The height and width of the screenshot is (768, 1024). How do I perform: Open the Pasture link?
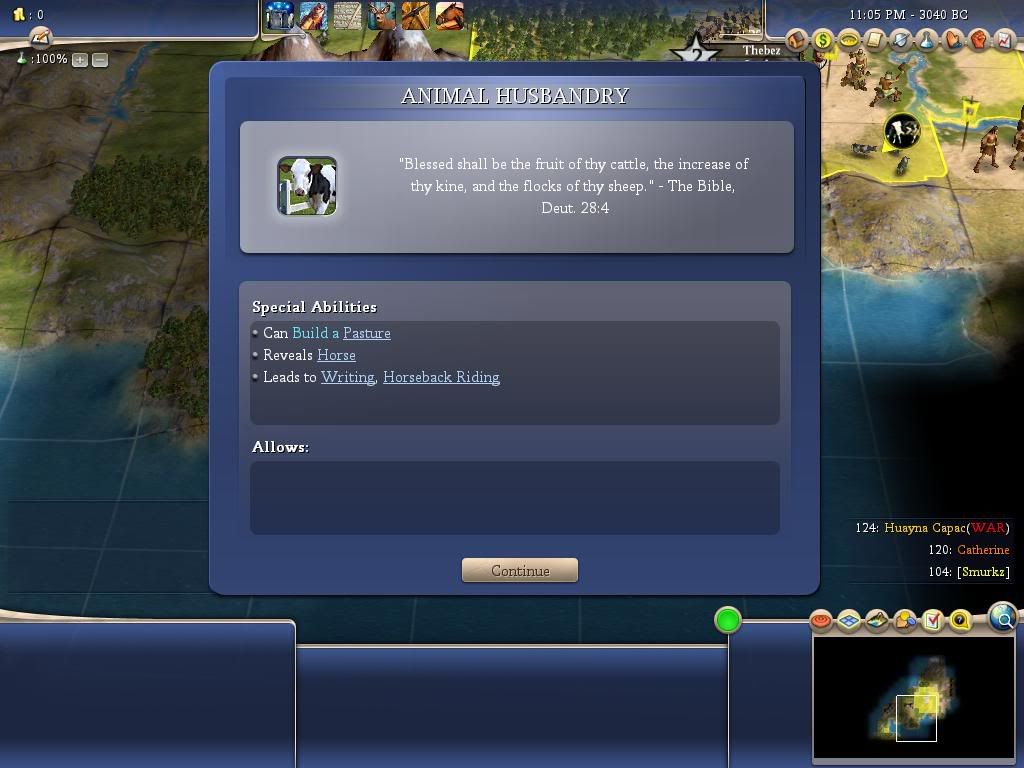366,333
